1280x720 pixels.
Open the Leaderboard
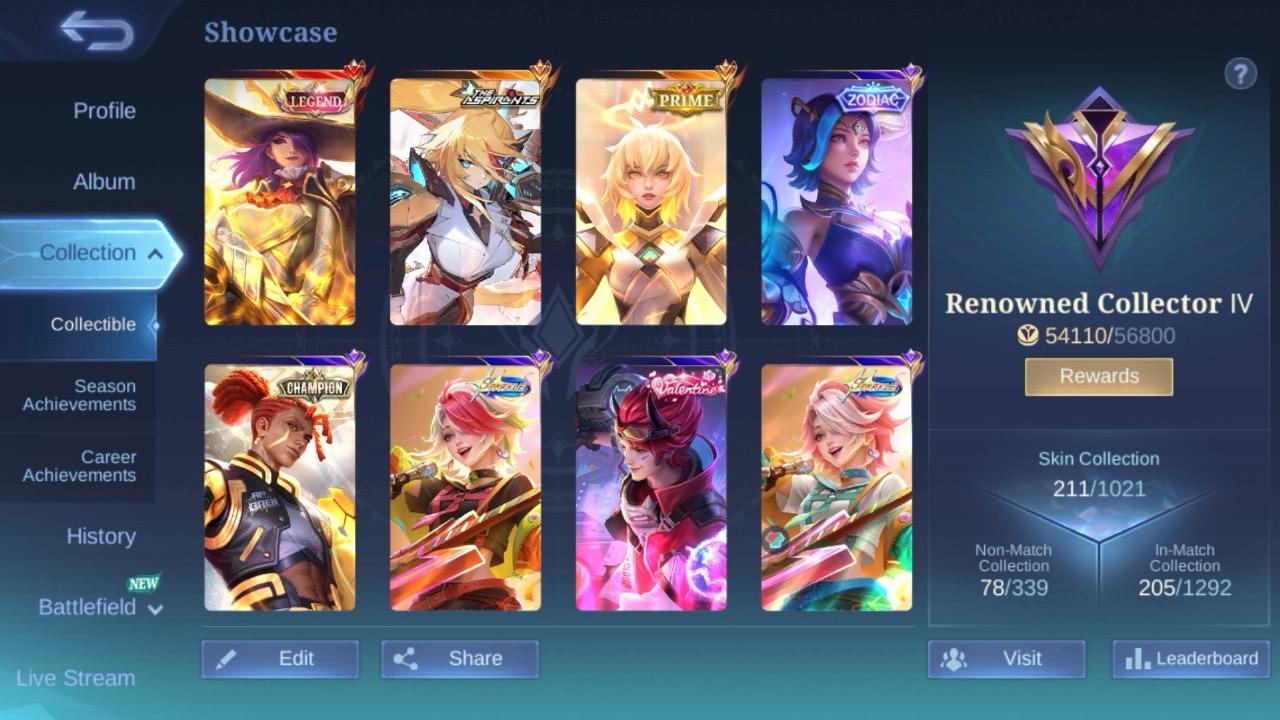pos(1190,659)
